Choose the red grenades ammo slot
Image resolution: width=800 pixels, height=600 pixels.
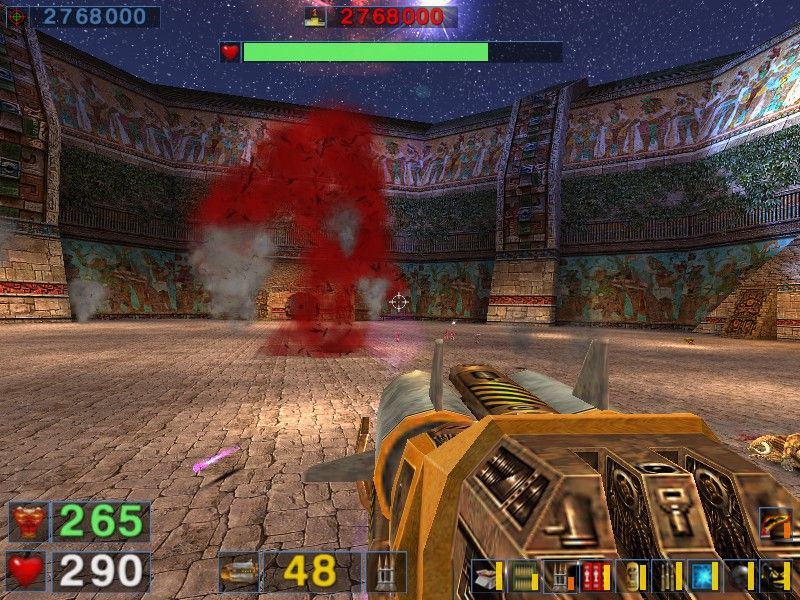(x=595, y=577)
